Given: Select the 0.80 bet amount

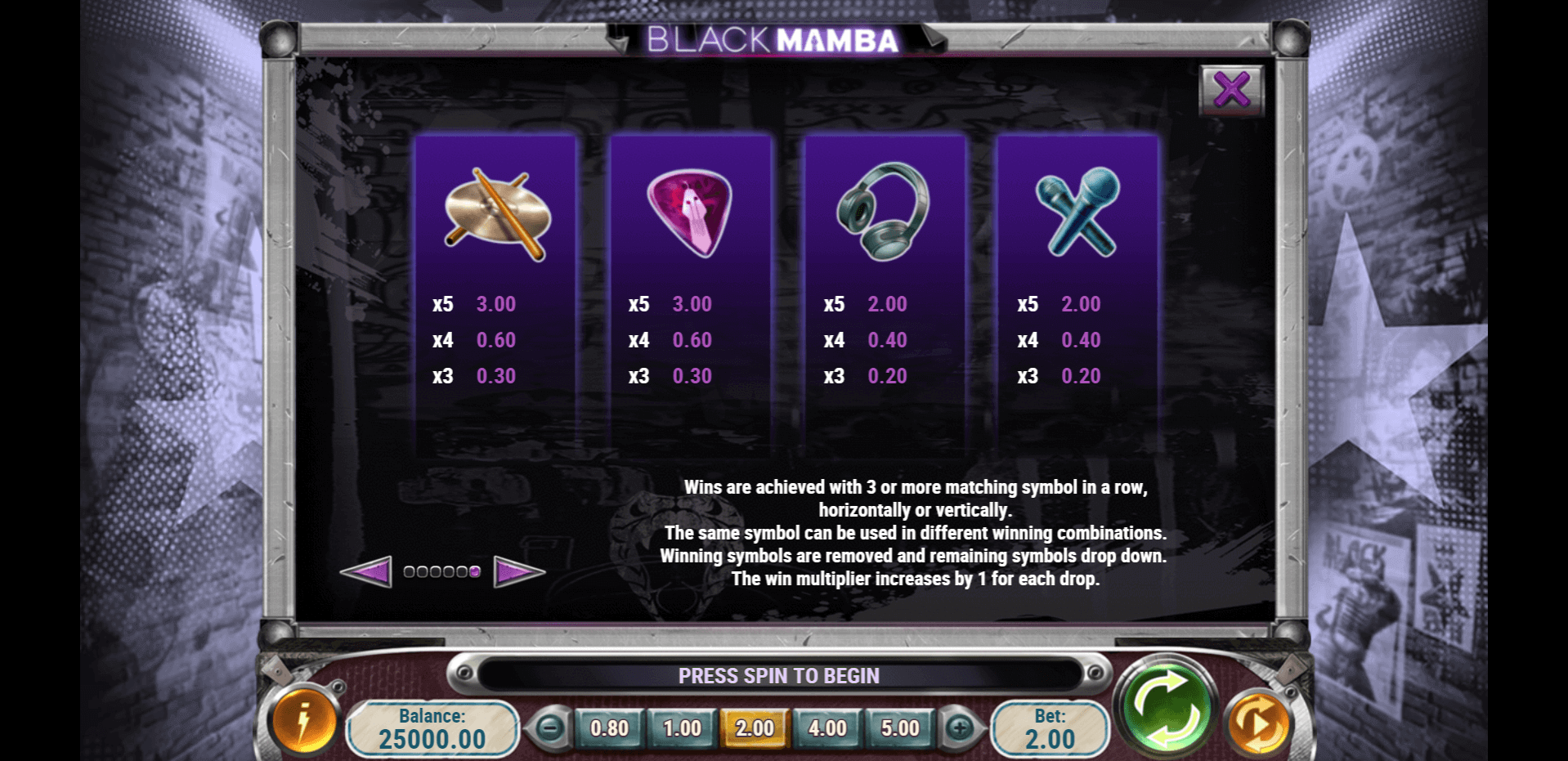Looking at the screenshot, I should [x=609, y=727].
